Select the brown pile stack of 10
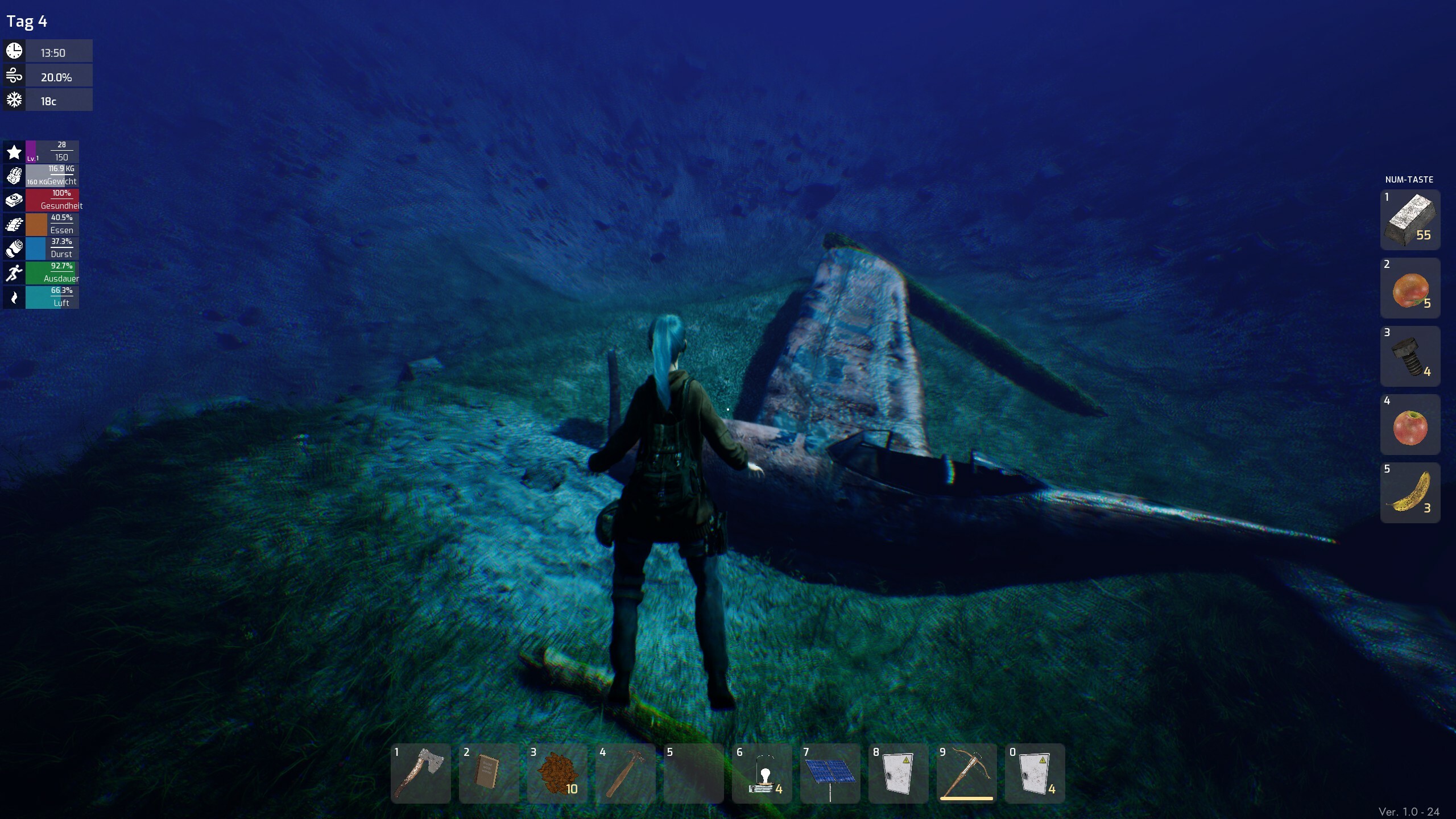This screenshot has width=1456, height=819. 557,773
